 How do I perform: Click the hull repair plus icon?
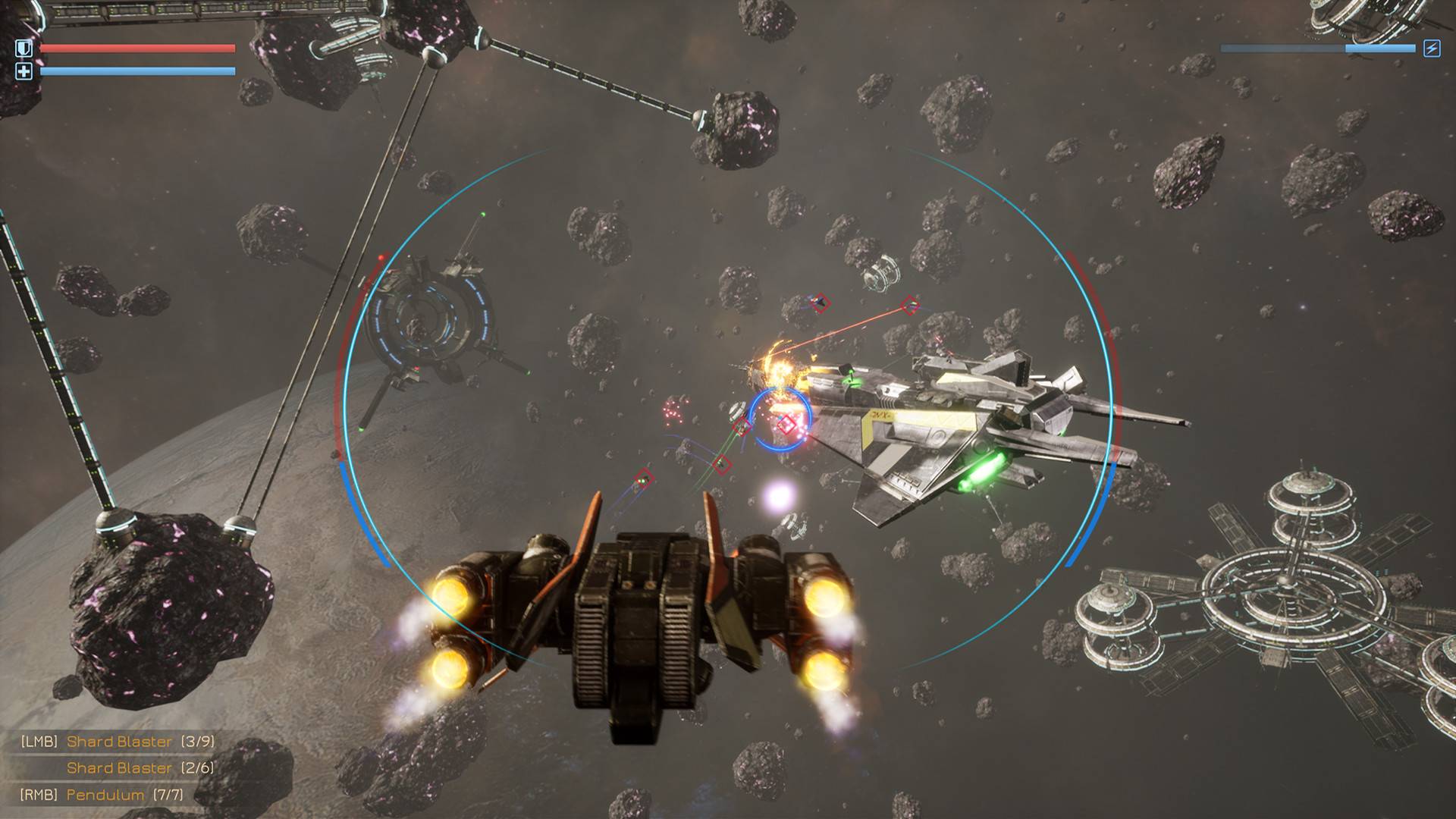24,71
